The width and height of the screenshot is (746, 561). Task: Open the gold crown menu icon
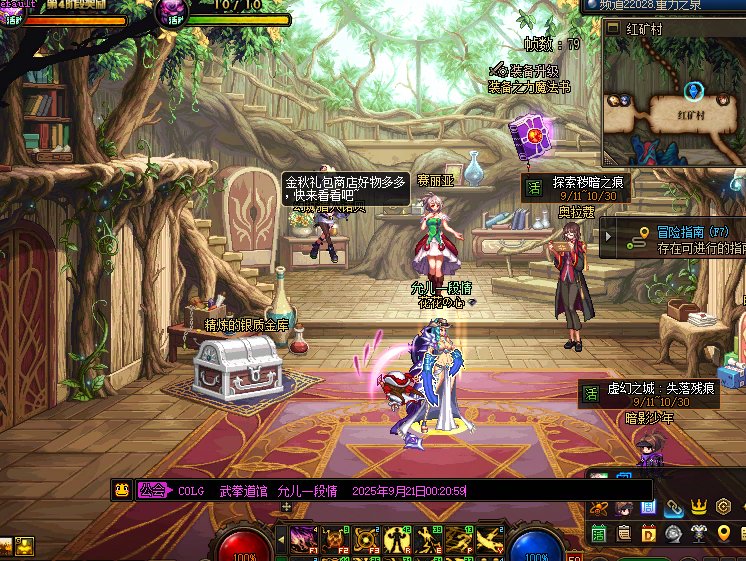click(x=699, y=508)
